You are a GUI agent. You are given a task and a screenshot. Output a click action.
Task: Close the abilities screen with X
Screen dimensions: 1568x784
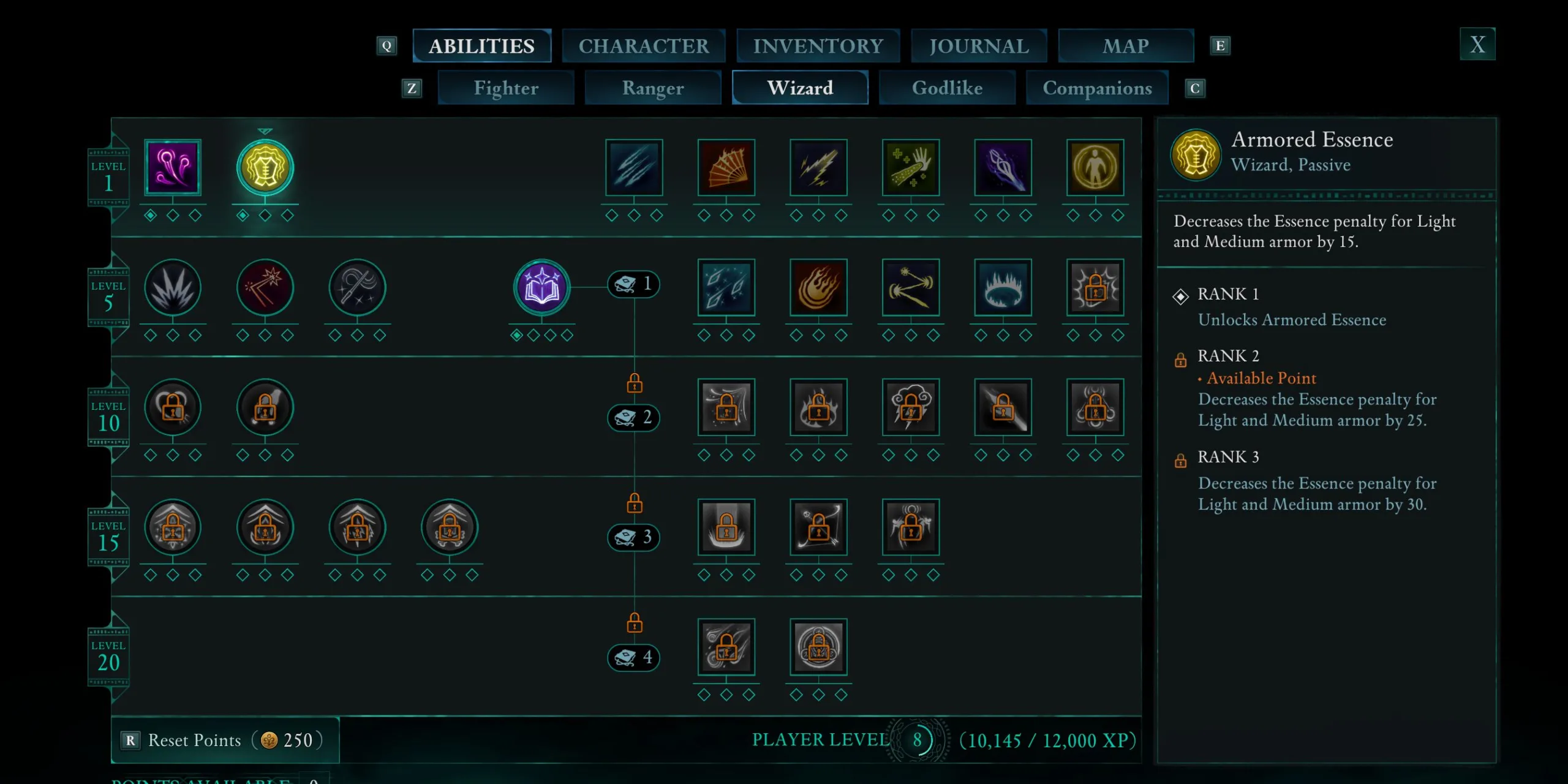pyautogui.click(x=1477, y=44)
